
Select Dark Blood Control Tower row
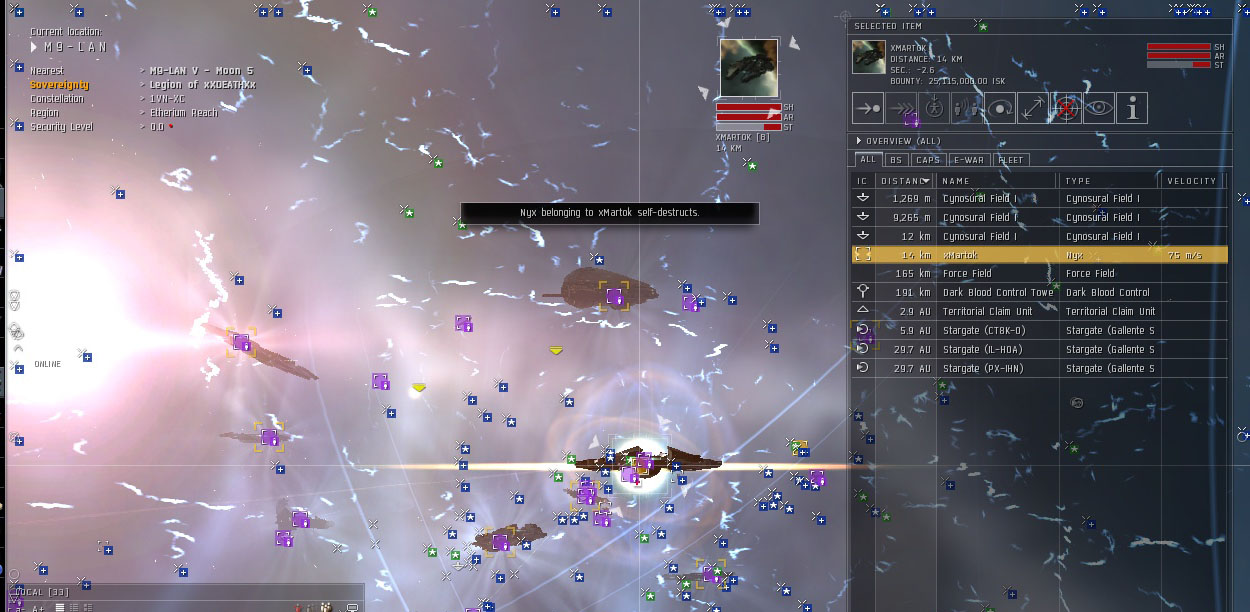pyautogui.click(x=1000, y=293)
